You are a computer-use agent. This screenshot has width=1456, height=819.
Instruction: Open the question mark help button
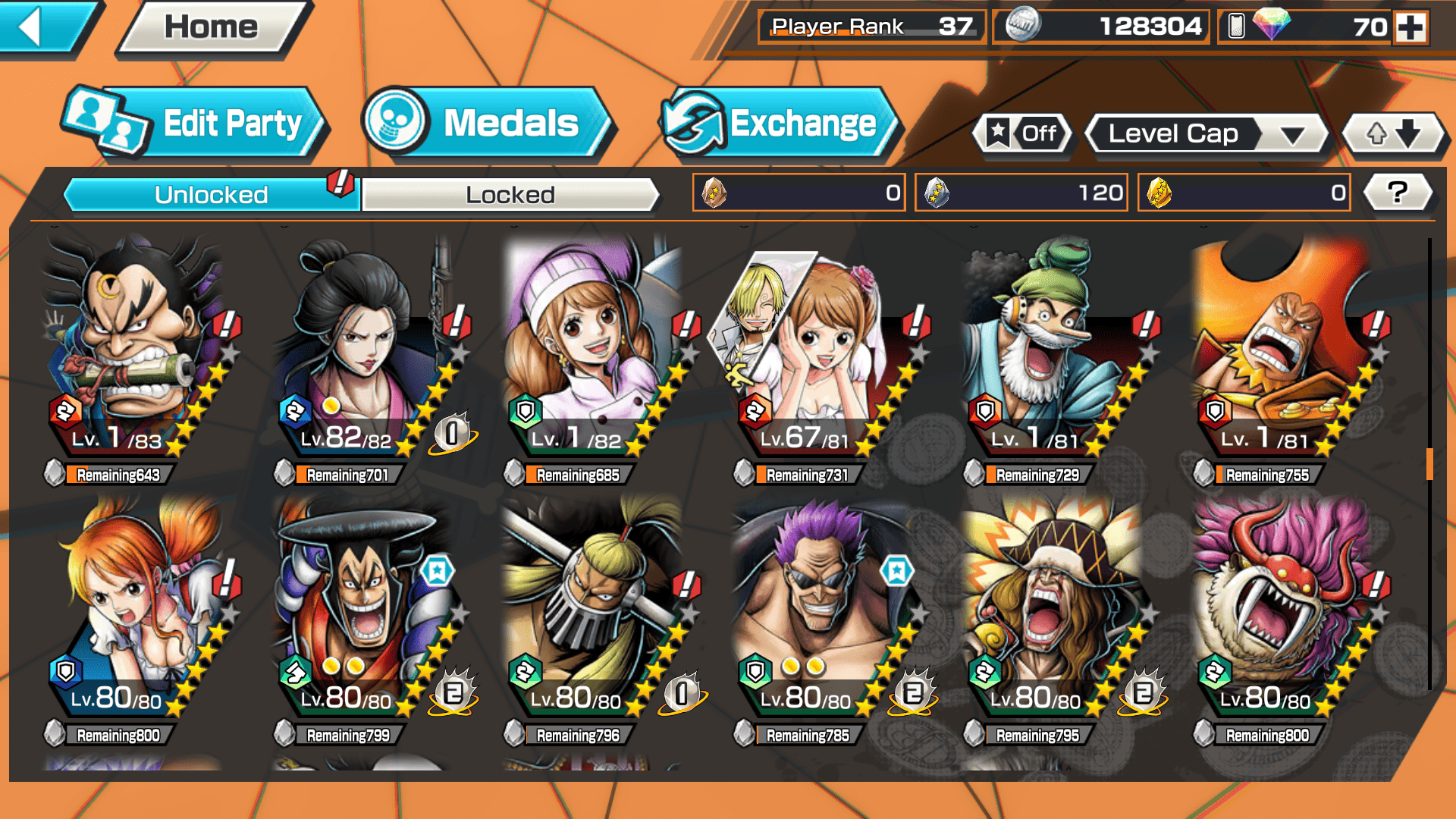(x=1398, y=193)
